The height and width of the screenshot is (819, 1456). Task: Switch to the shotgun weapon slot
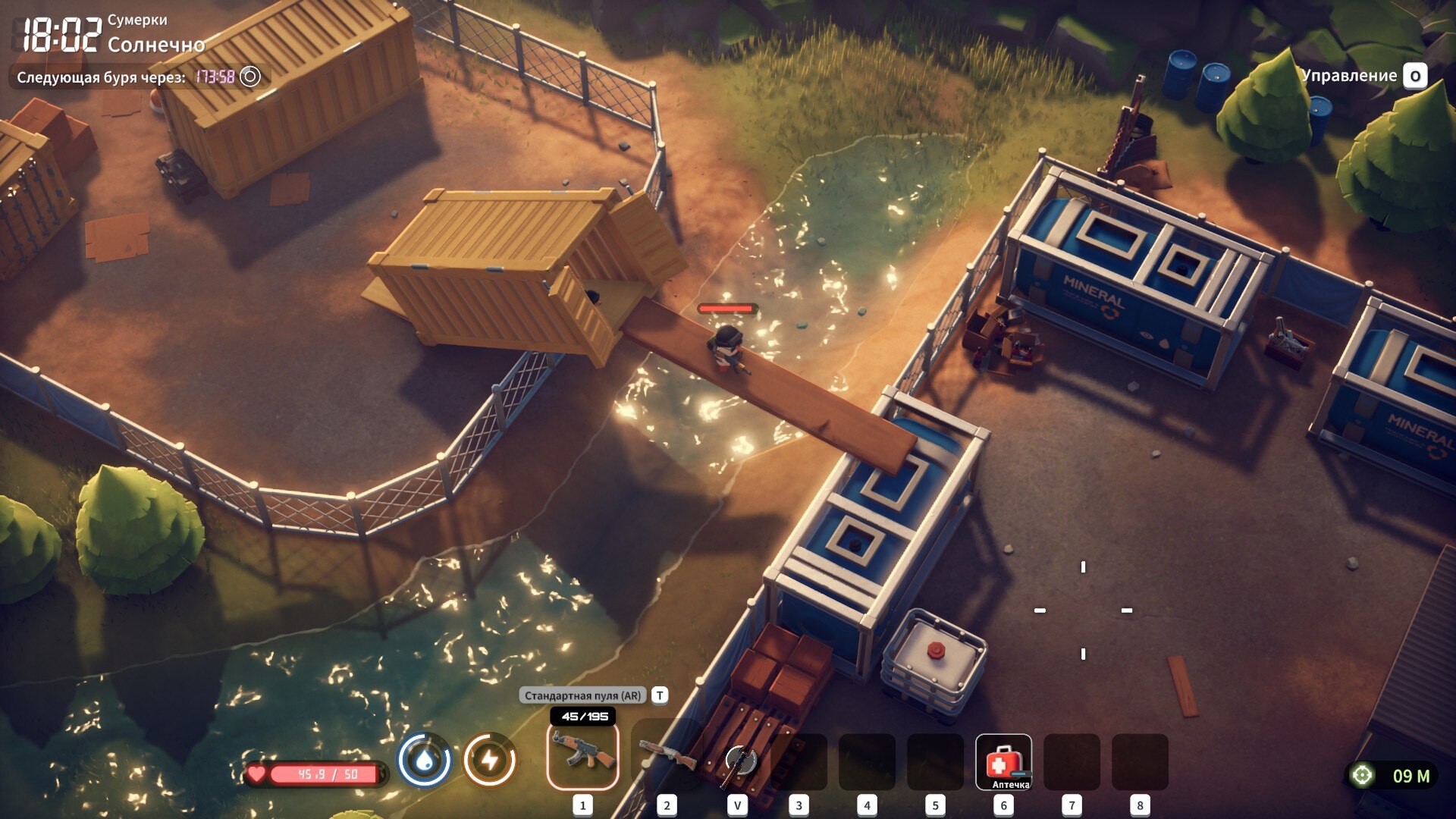pos(667,756)
